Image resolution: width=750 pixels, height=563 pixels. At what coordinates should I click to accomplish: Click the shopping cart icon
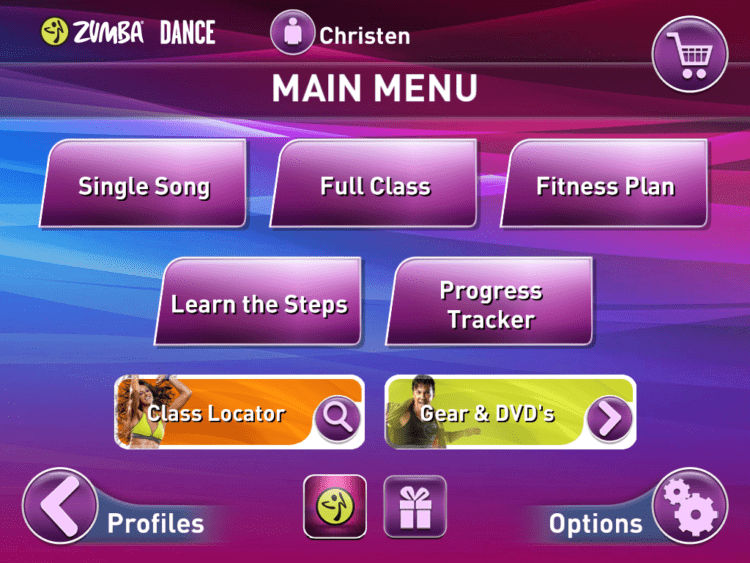(x=690, y=54)
